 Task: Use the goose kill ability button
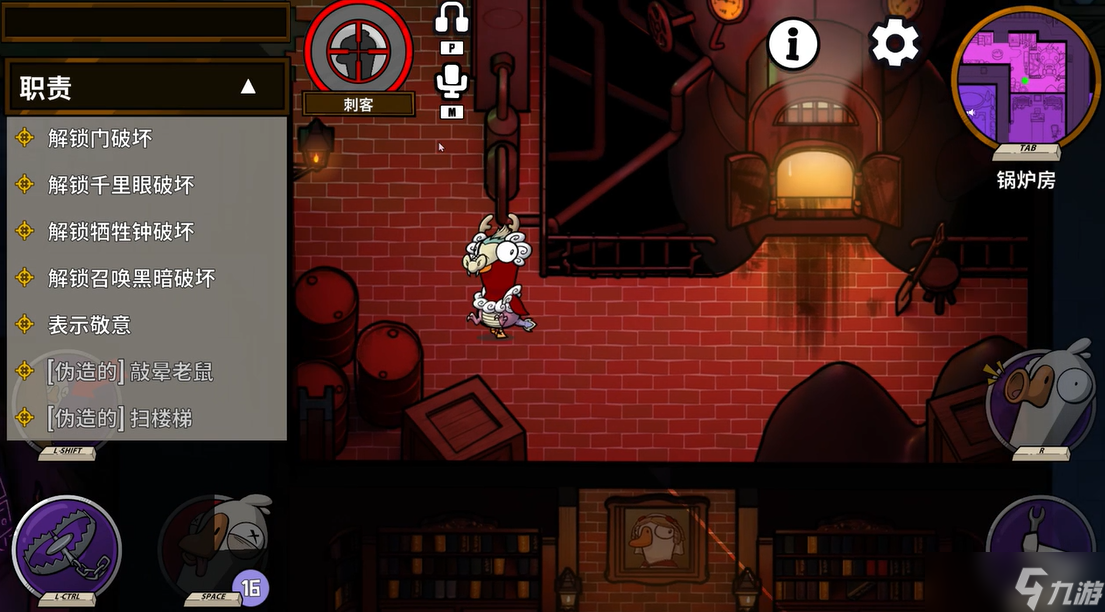point(215,545)
